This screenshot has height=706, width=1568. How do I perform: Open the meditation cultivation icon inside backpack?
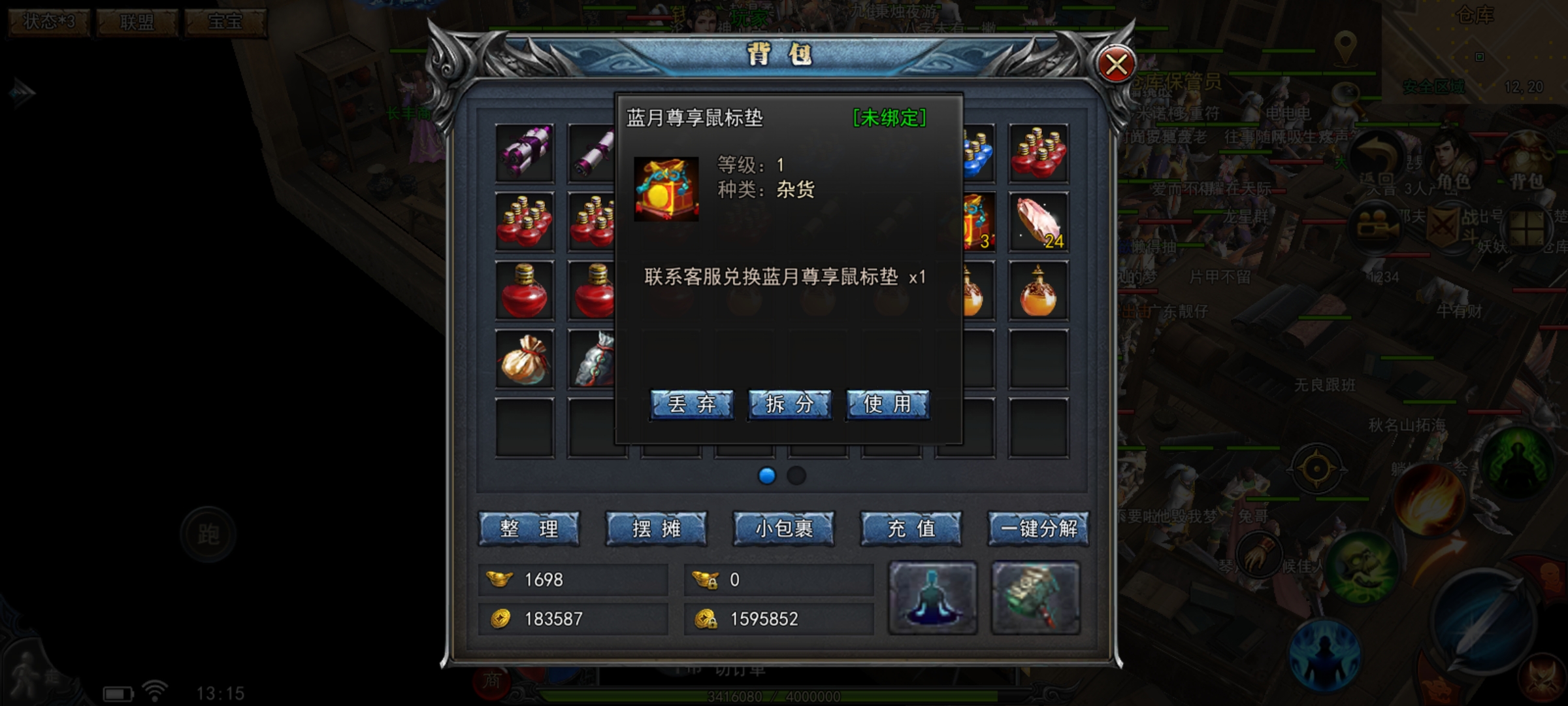tap(931, 595)
